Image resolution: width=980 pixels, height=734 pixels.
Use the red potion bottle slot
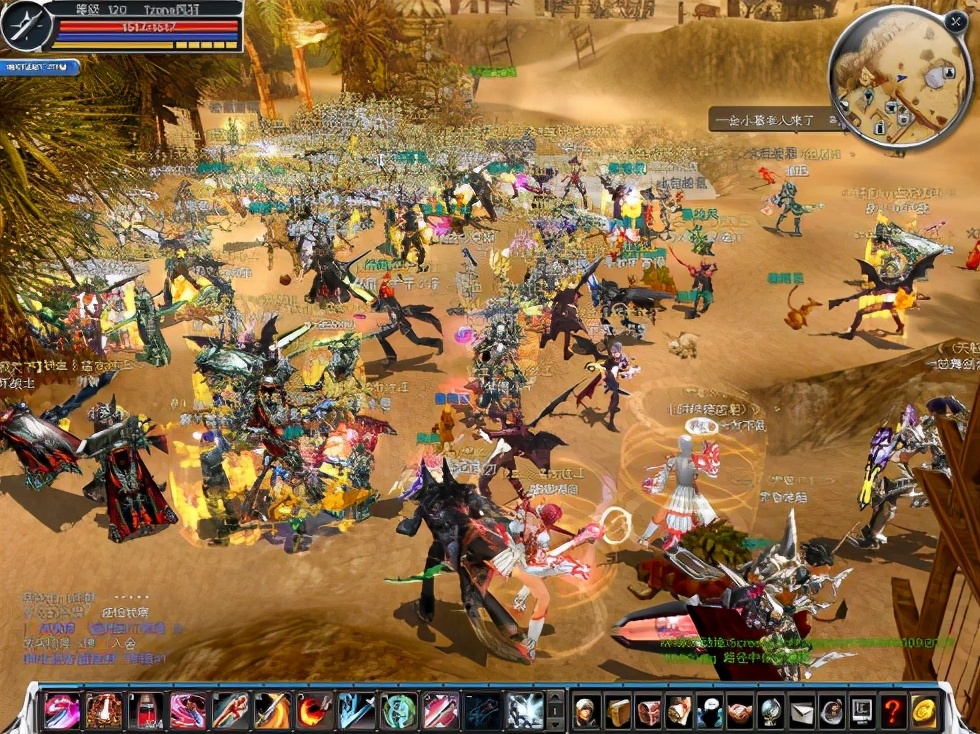[146, 710]
